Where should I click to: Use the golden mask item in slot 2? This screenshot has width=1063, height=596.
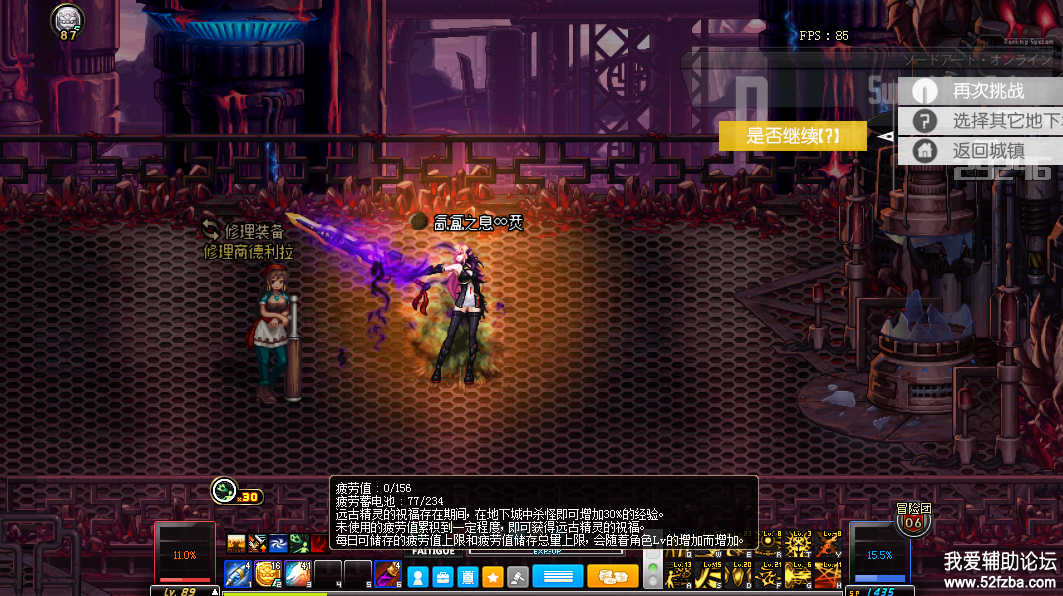[267, 574]
